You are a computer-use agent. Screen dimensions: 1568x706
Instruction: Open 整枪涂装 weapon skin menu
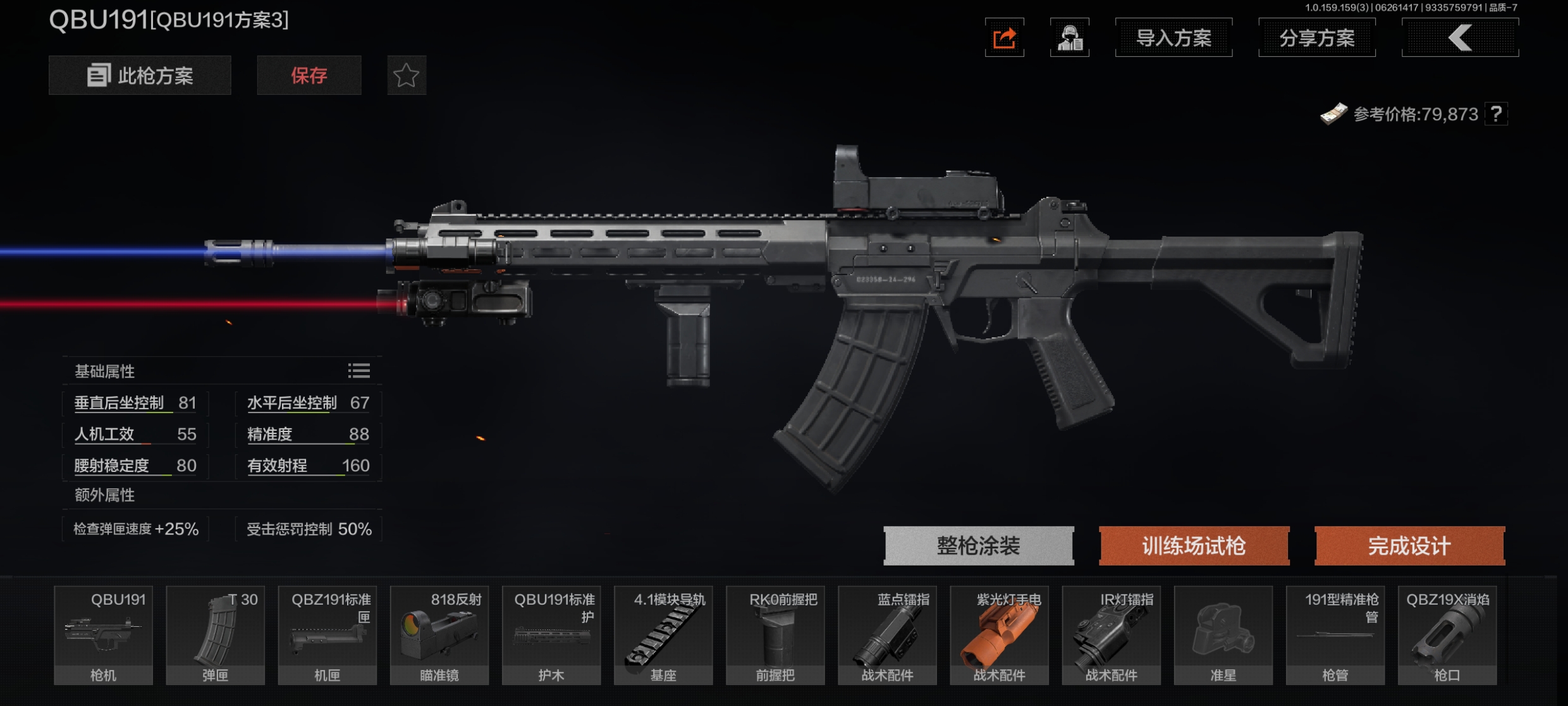click(978, 545)
